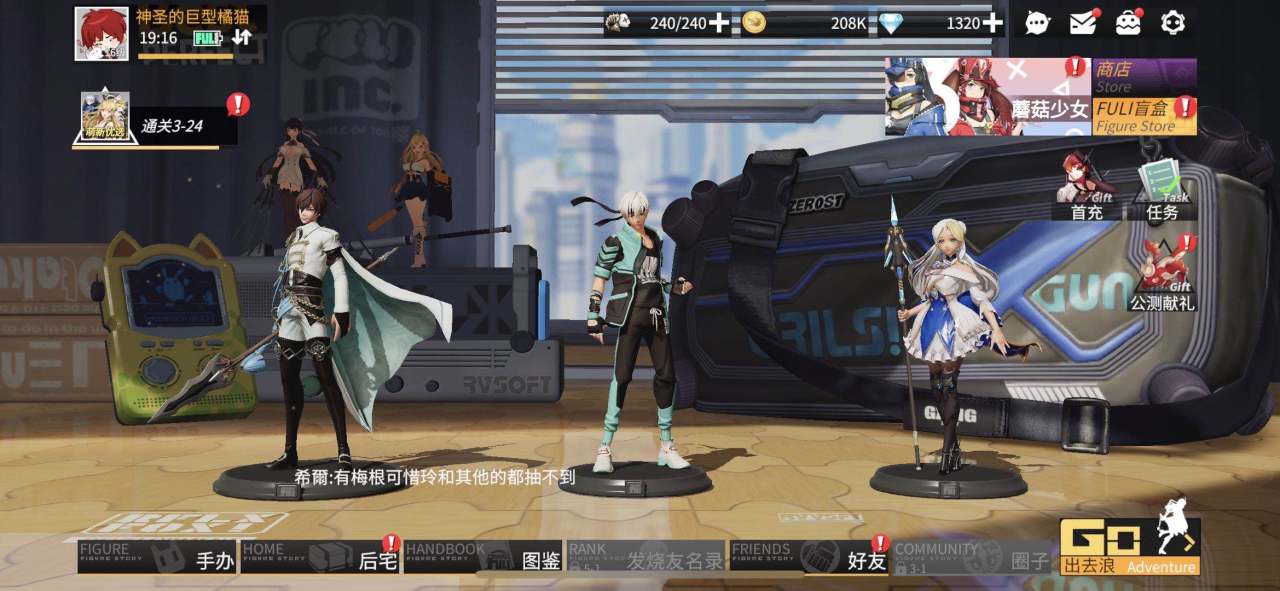
Task: Buy more diamonds with the plus button
Action: point(992,23)
